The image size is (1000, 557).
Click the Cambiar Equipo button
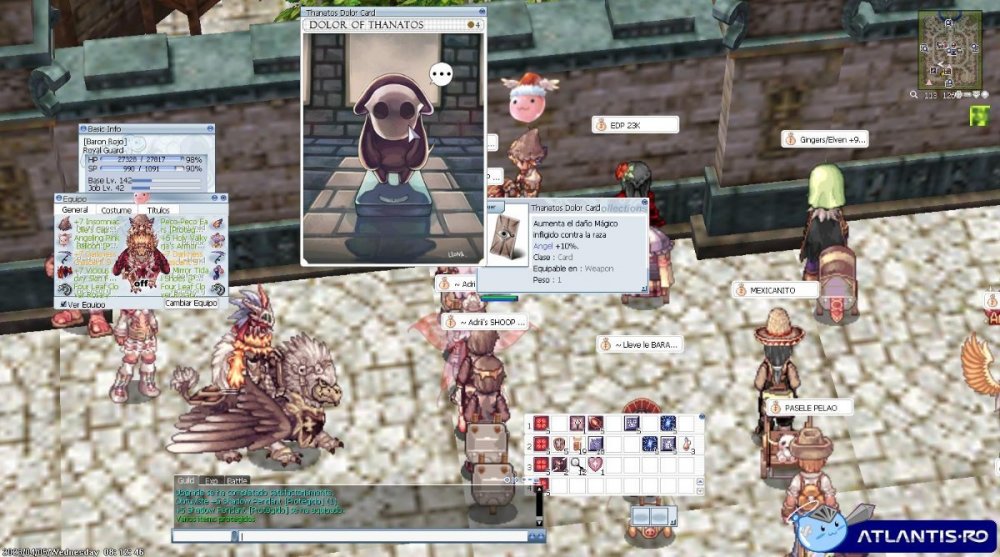(x=191, y=303)
